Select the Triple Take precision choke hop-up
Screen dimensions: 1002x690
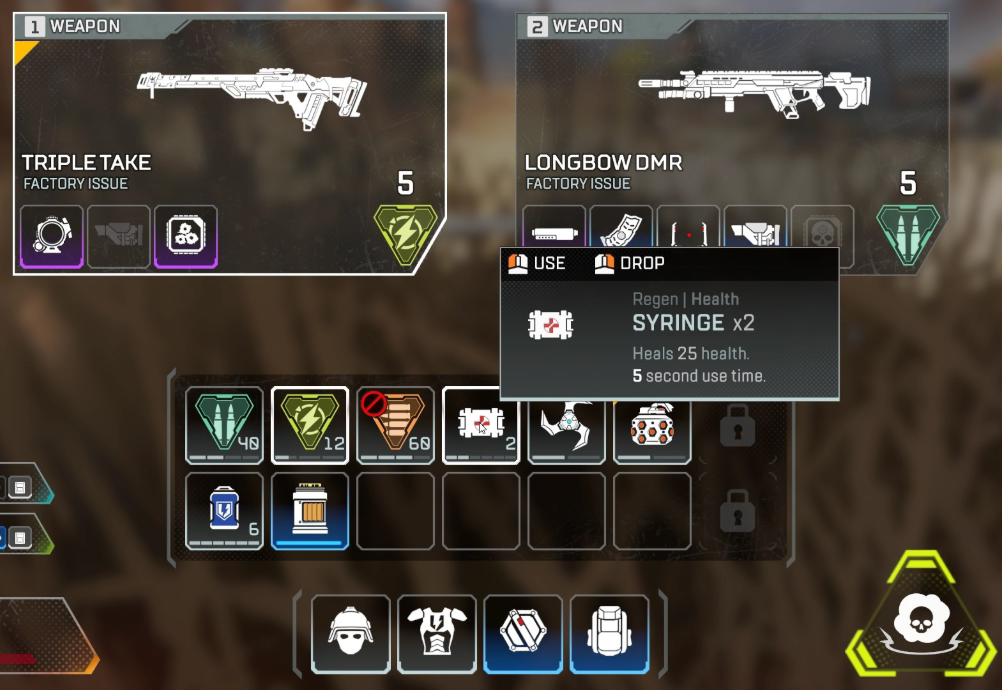click(x=186, y=237)
